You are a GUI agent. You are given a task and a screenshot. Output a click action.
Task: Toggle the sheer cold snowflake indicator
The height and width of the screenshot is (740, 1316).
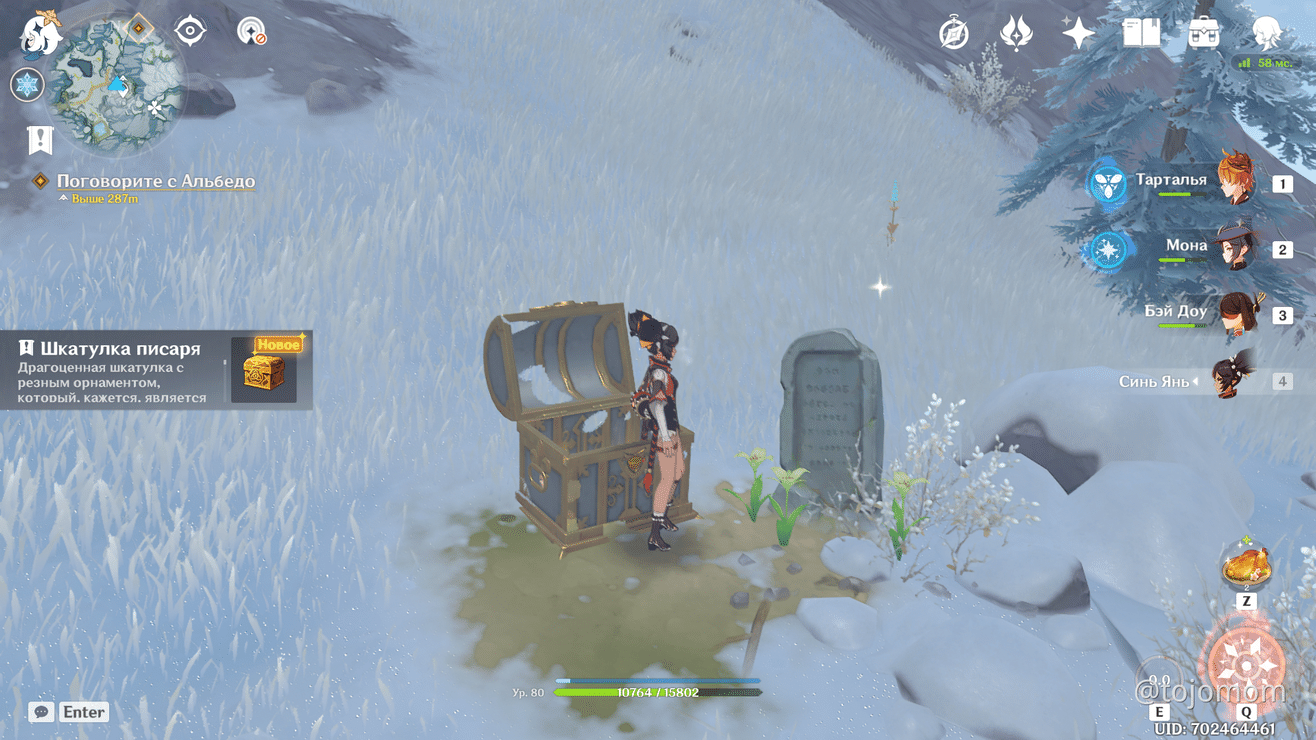(x=27, y=85)
